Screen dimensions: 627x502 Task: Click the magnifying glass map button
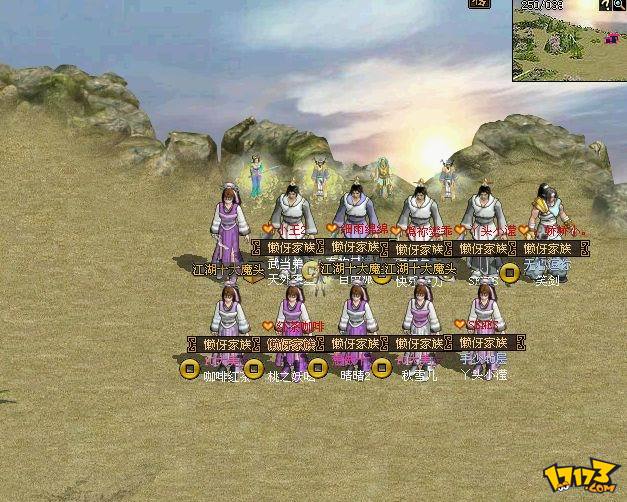pyautogui.click(x=619, y=5)
